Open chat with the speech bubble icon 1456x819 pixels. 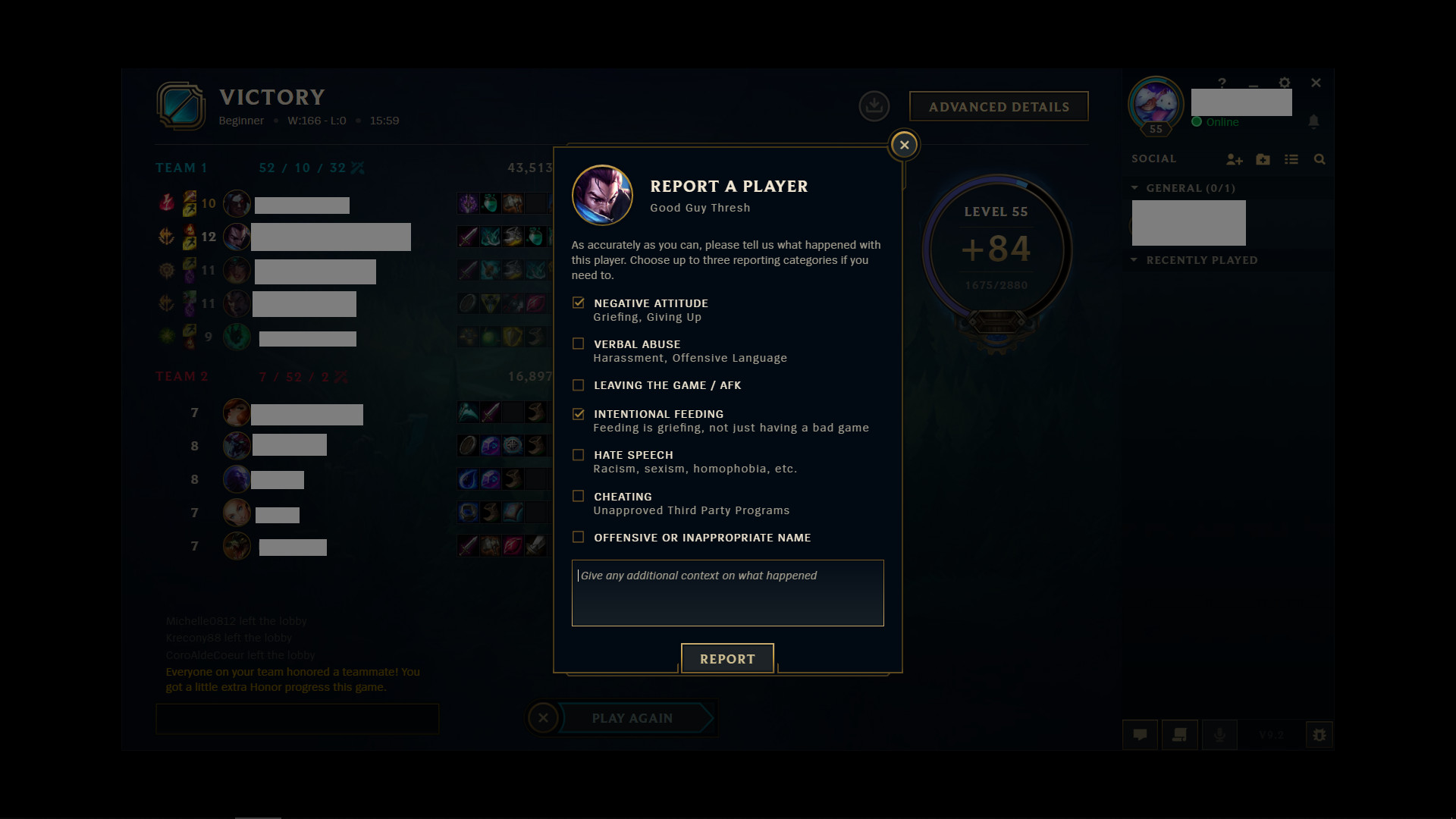[1140, 735]
